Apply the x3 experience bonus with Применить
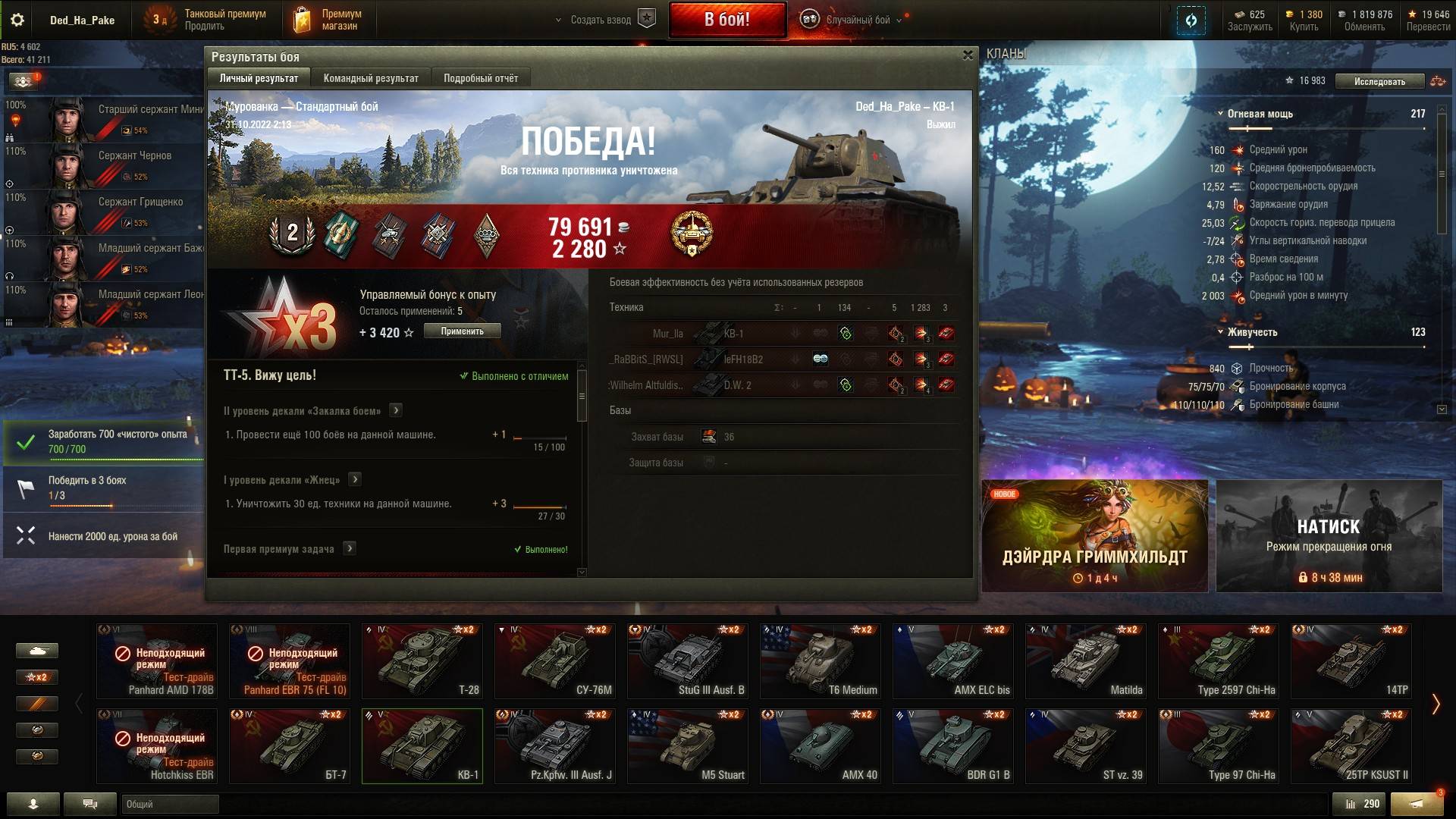Screen dimensions: 1456x819 [462, 331]
